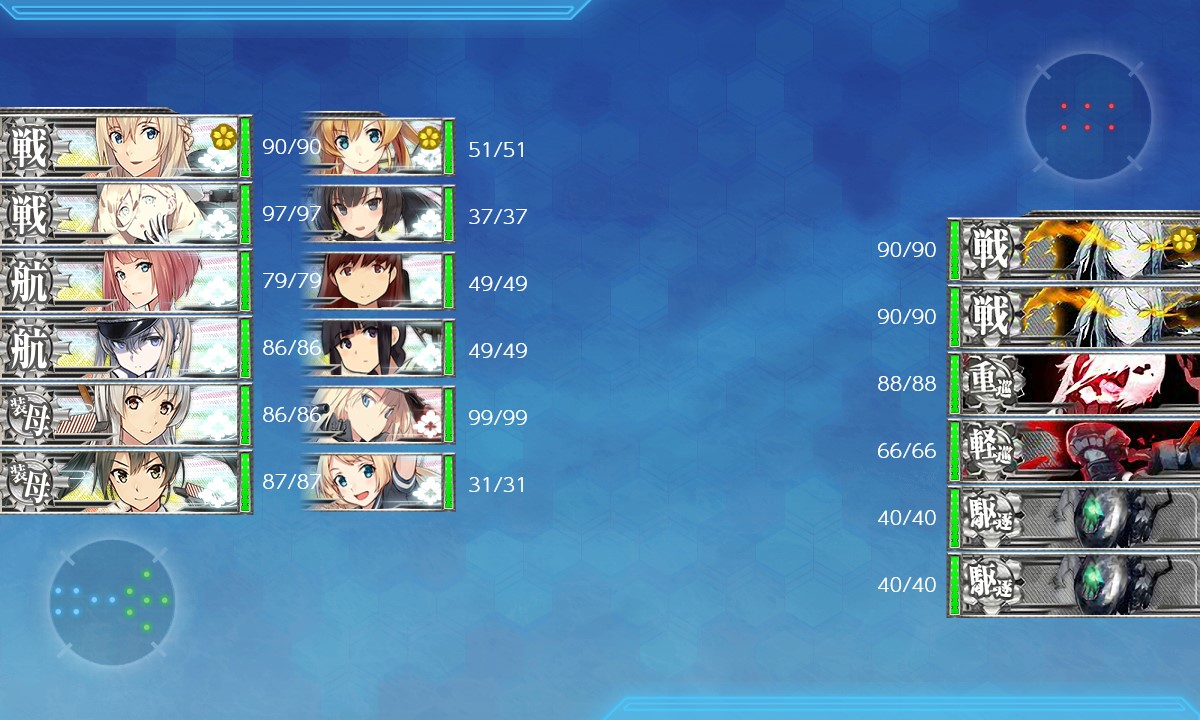Click the enemy formation radar with red dots
The height and width of the screenshot is (720, 1200).
click(x=1087, y=117)
